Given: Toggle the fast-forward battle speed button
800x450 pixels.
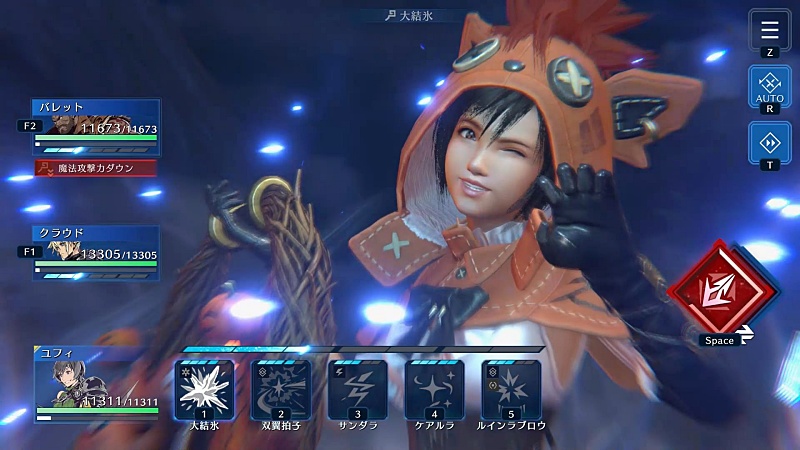Looking at the screenshot, I should coord(769,142).
